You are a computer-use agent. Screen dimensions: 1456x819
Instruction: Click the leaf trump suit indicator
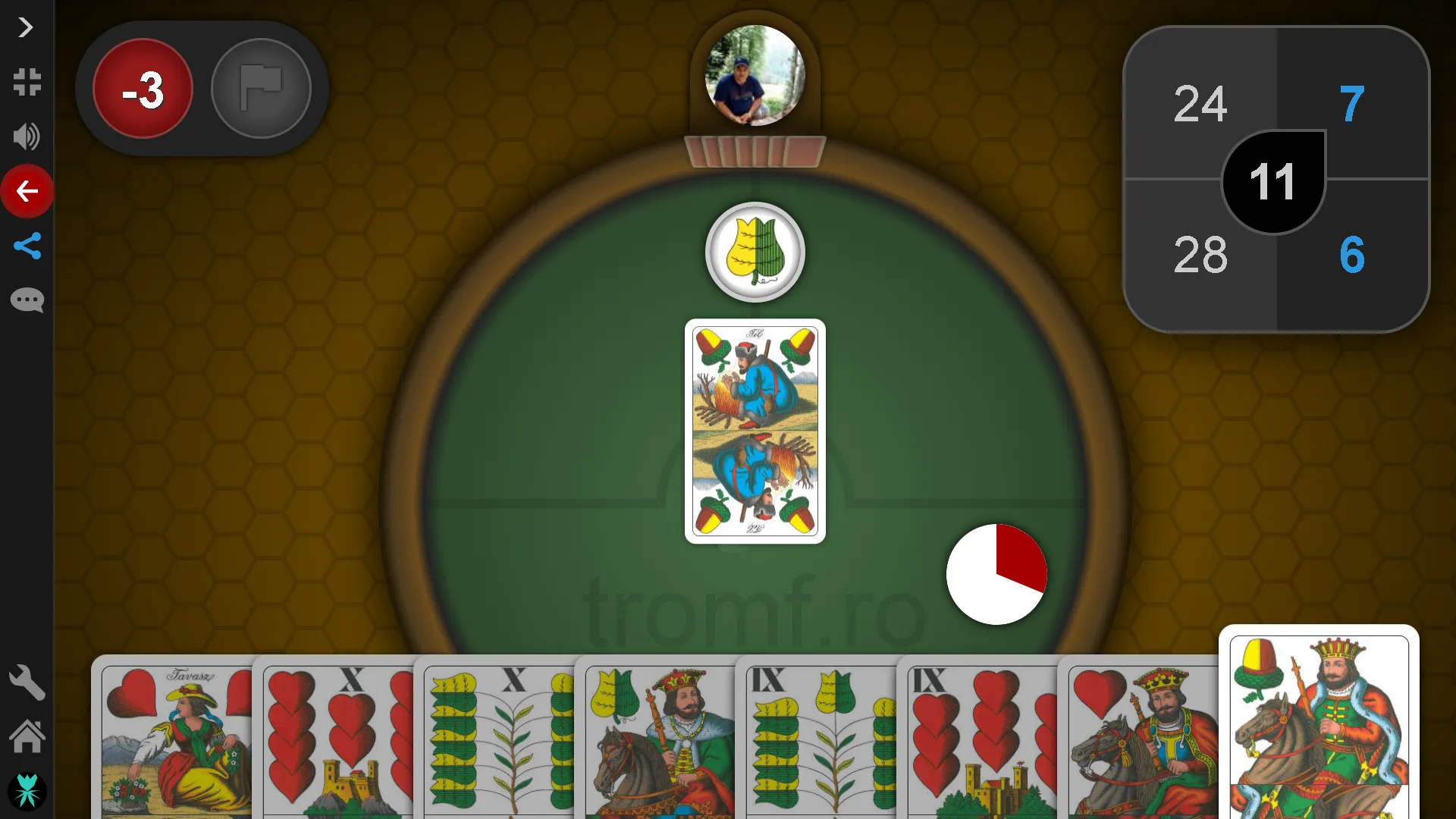coord(755,252)
